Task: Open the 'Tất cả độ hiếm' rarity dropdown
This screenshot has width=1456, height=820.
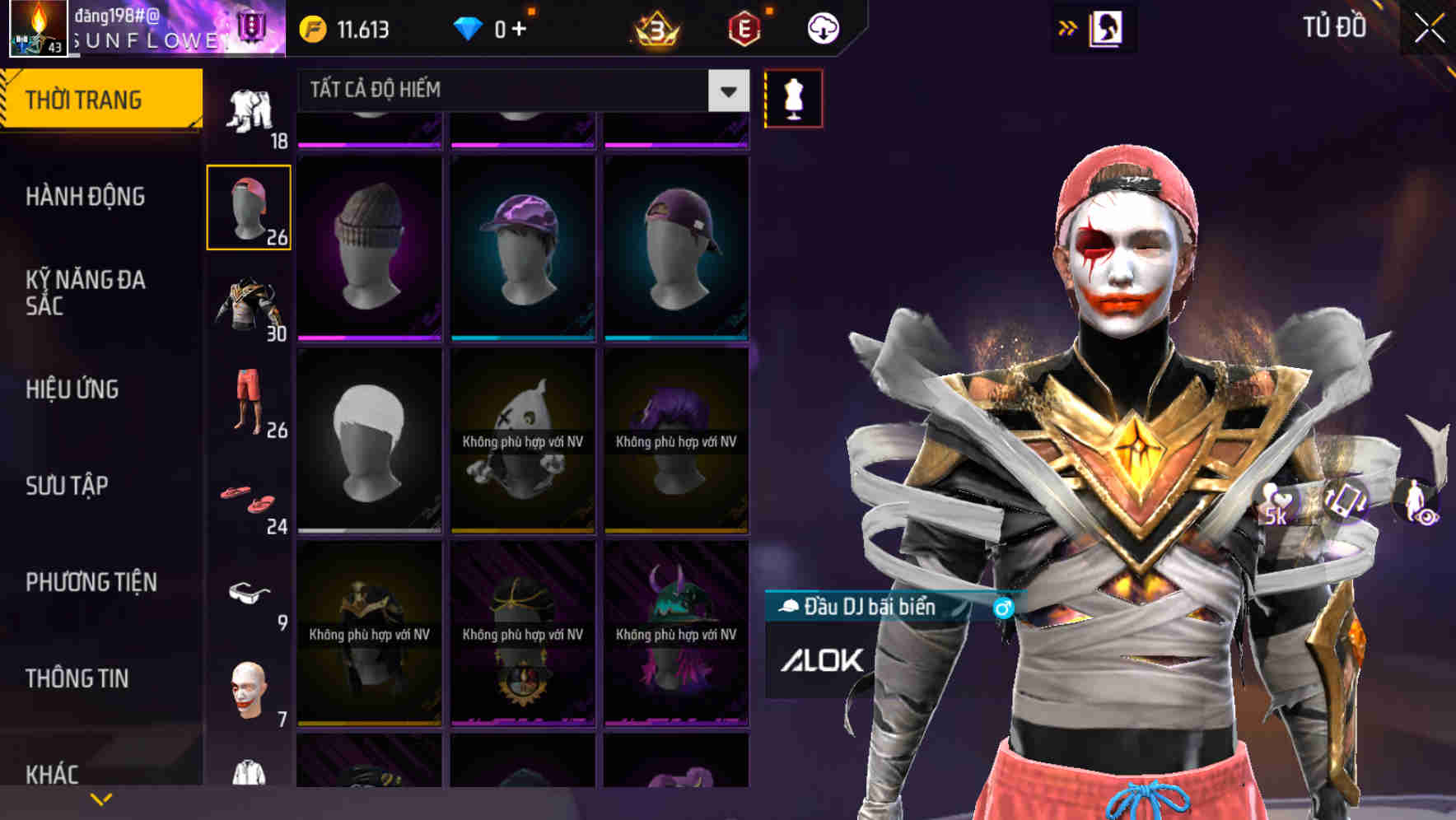Action: (x=511, y=91)
